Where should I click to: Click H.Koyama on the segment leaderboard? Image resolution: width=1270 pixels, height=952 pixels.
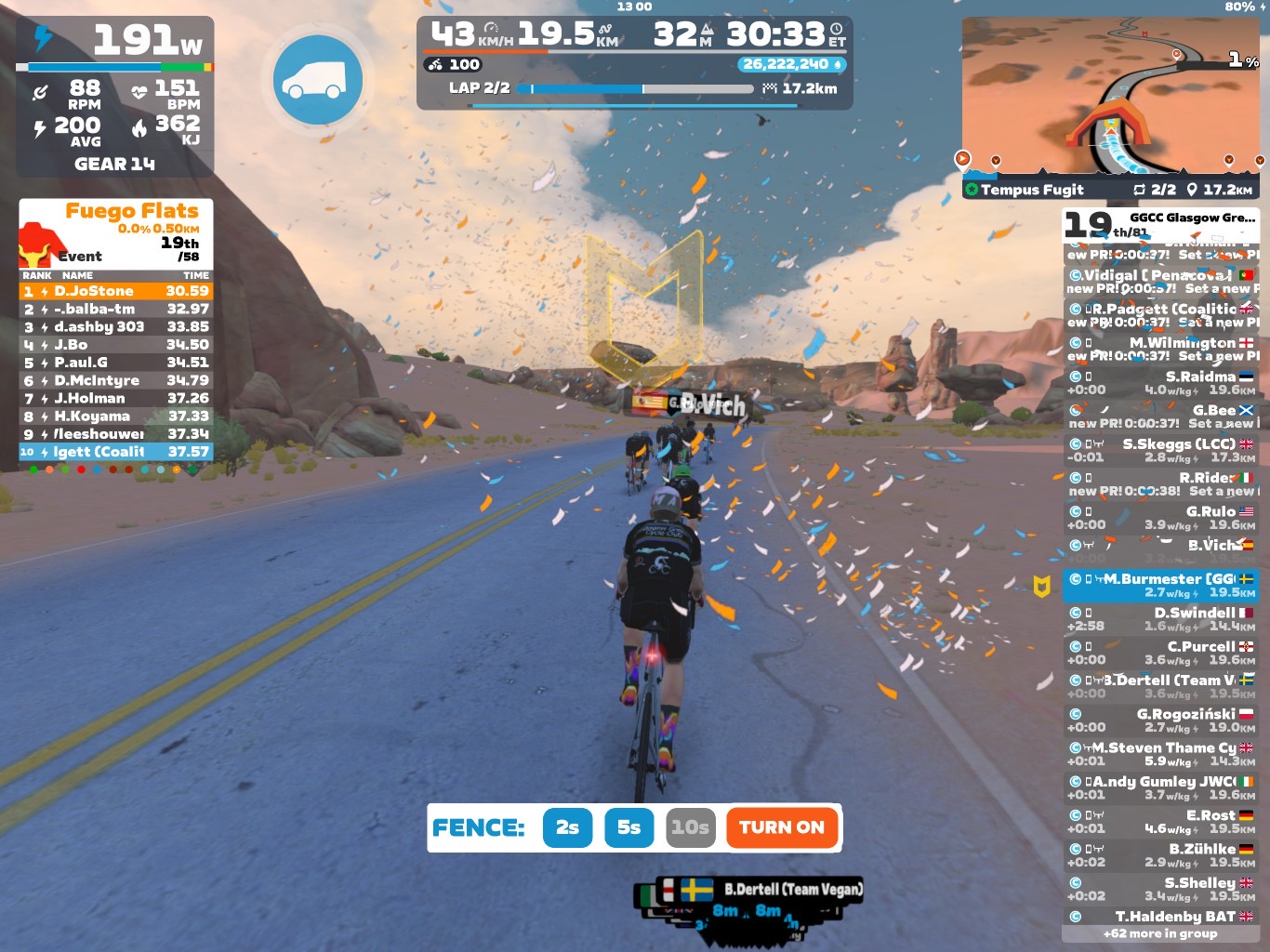point(116,416)
